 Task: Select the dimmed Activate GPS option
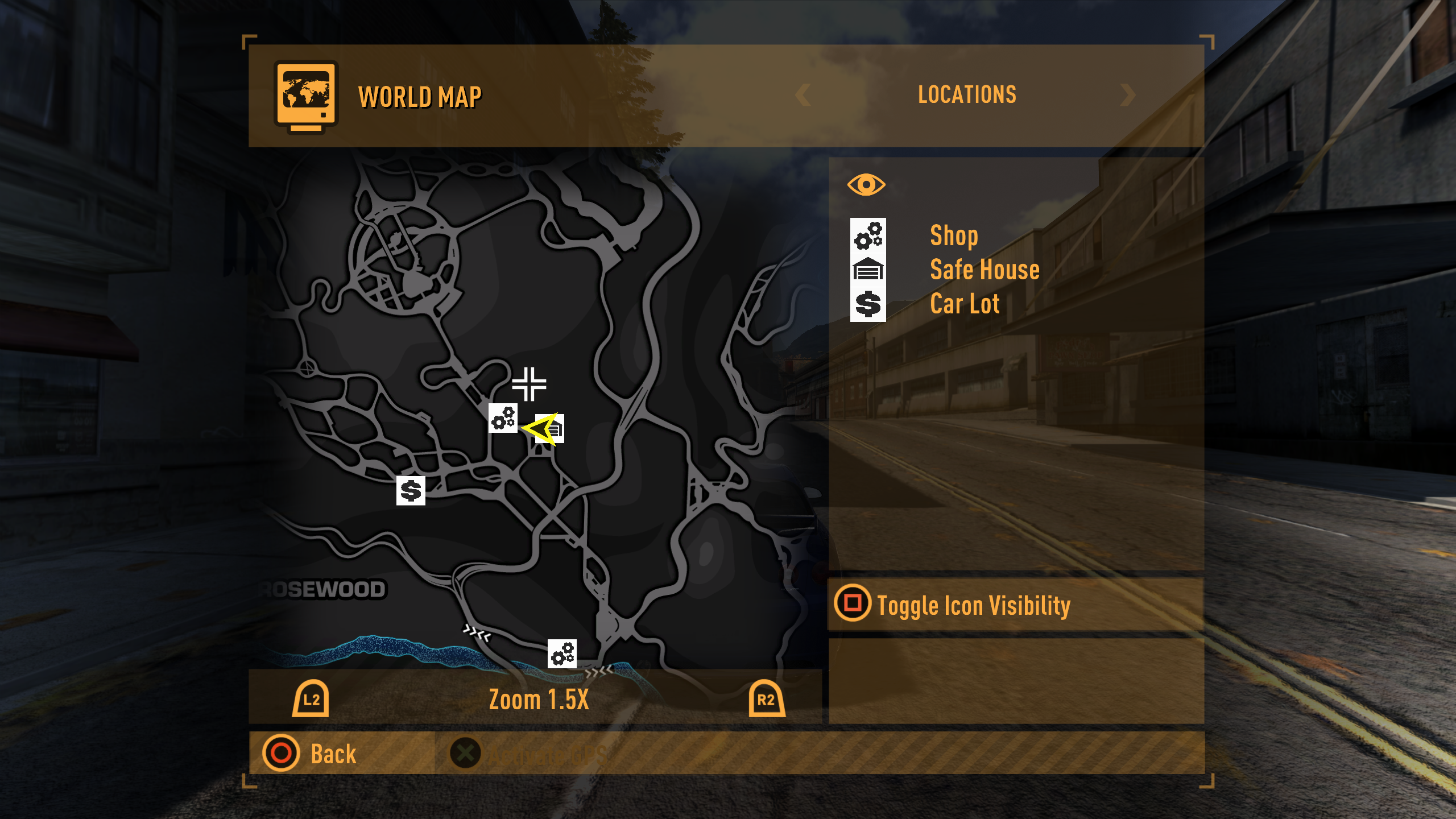coord(546,755)
